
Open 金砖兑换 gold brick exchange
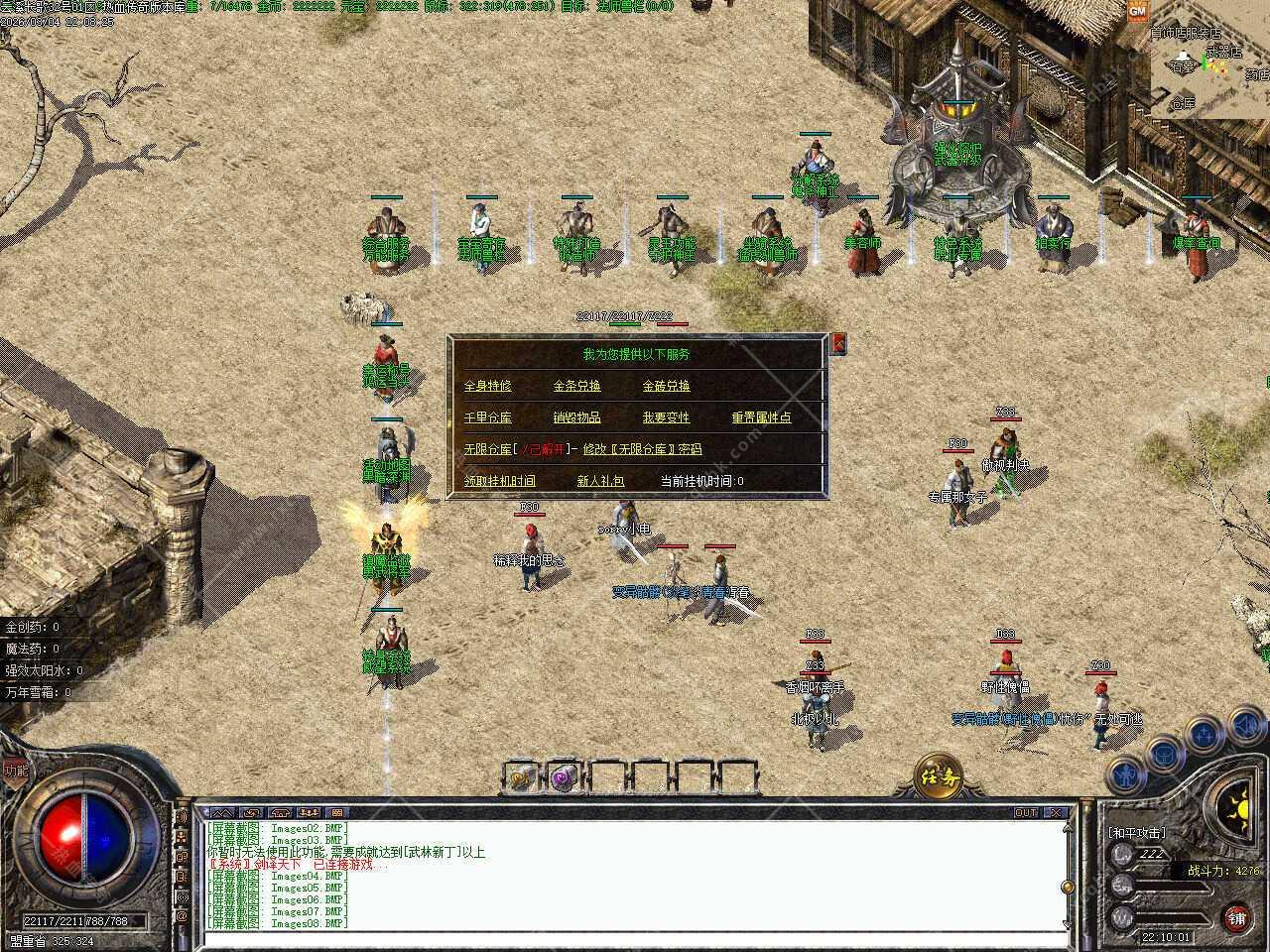(x=666, y=386)
